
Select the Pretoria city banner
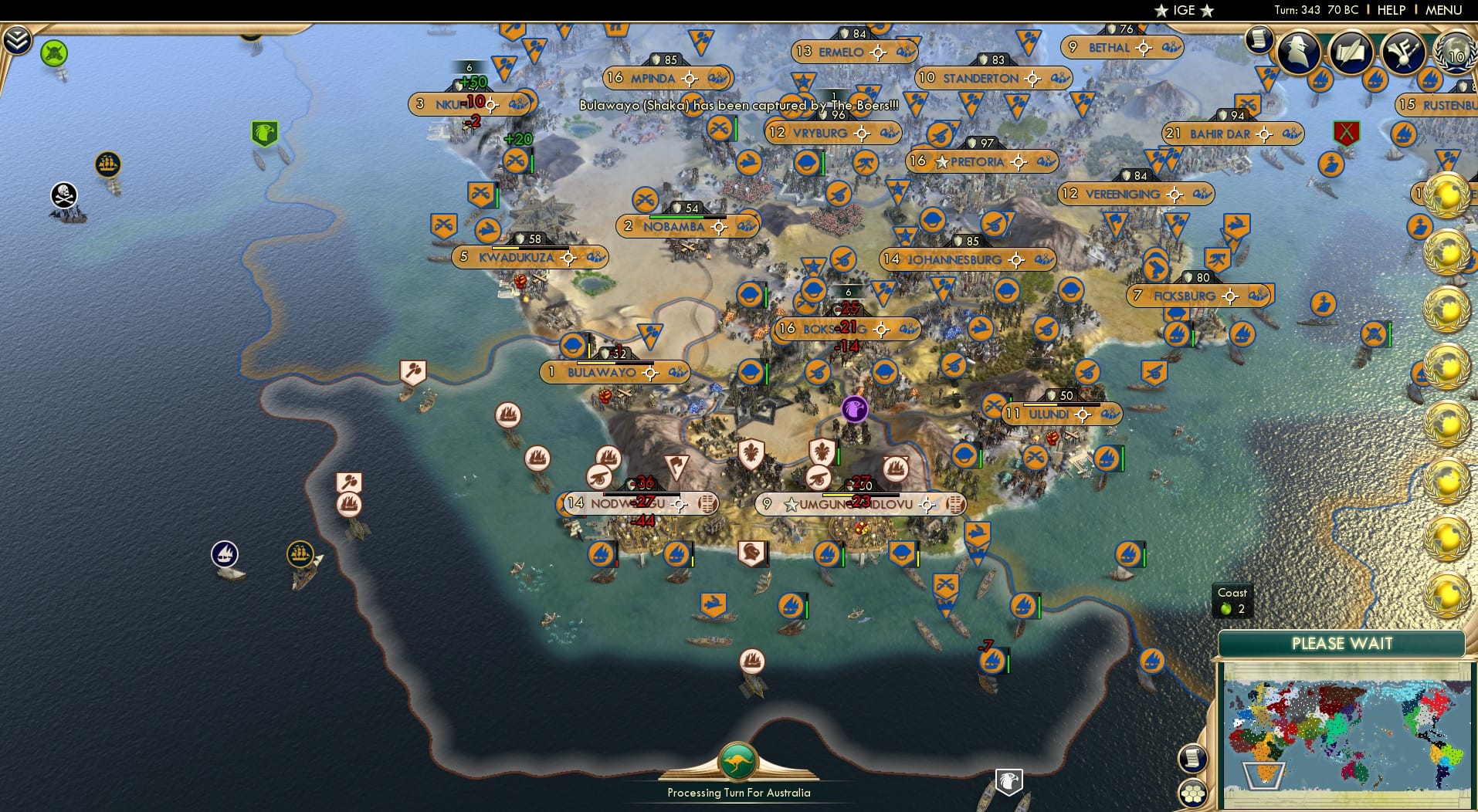coord(981,162)
